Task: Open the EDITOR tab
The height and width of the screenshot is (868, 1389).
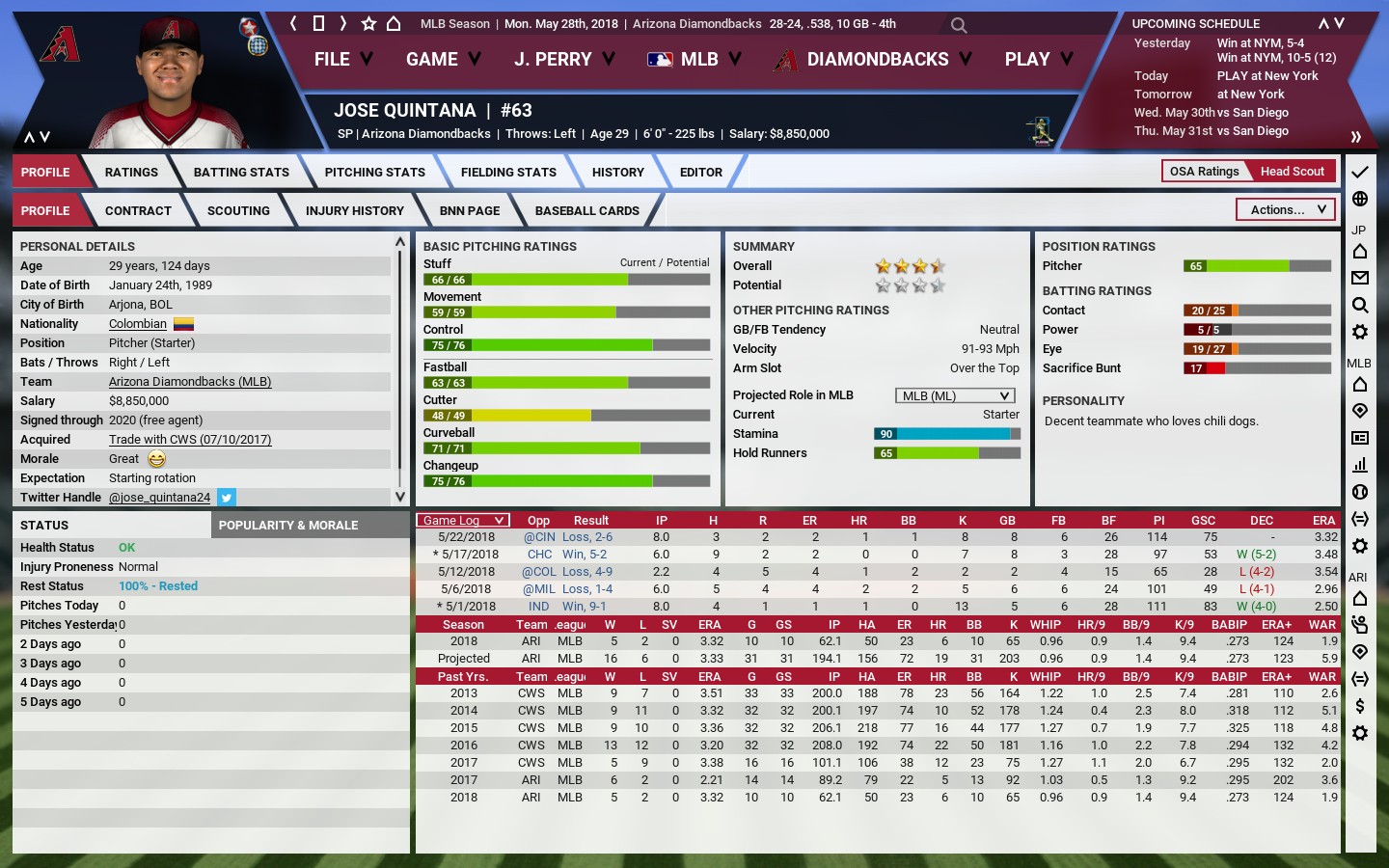Action: 700,173
